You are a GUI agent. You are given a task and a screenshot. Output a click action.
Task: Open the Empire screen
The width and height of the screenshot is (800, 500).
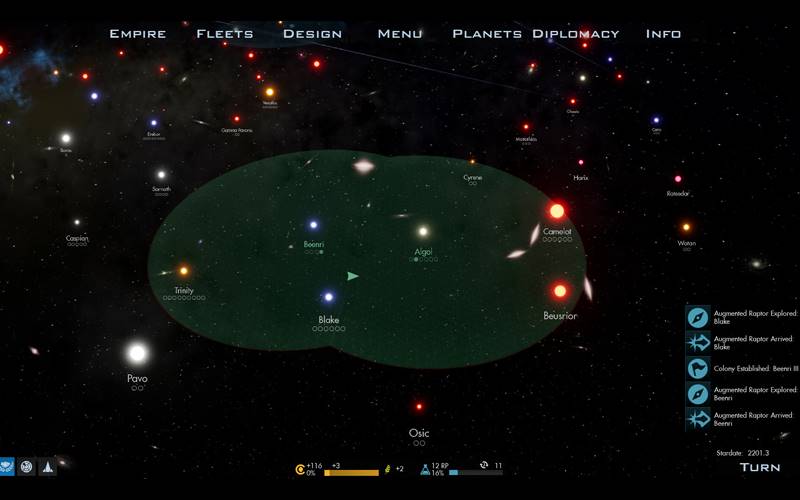(138, 34)
